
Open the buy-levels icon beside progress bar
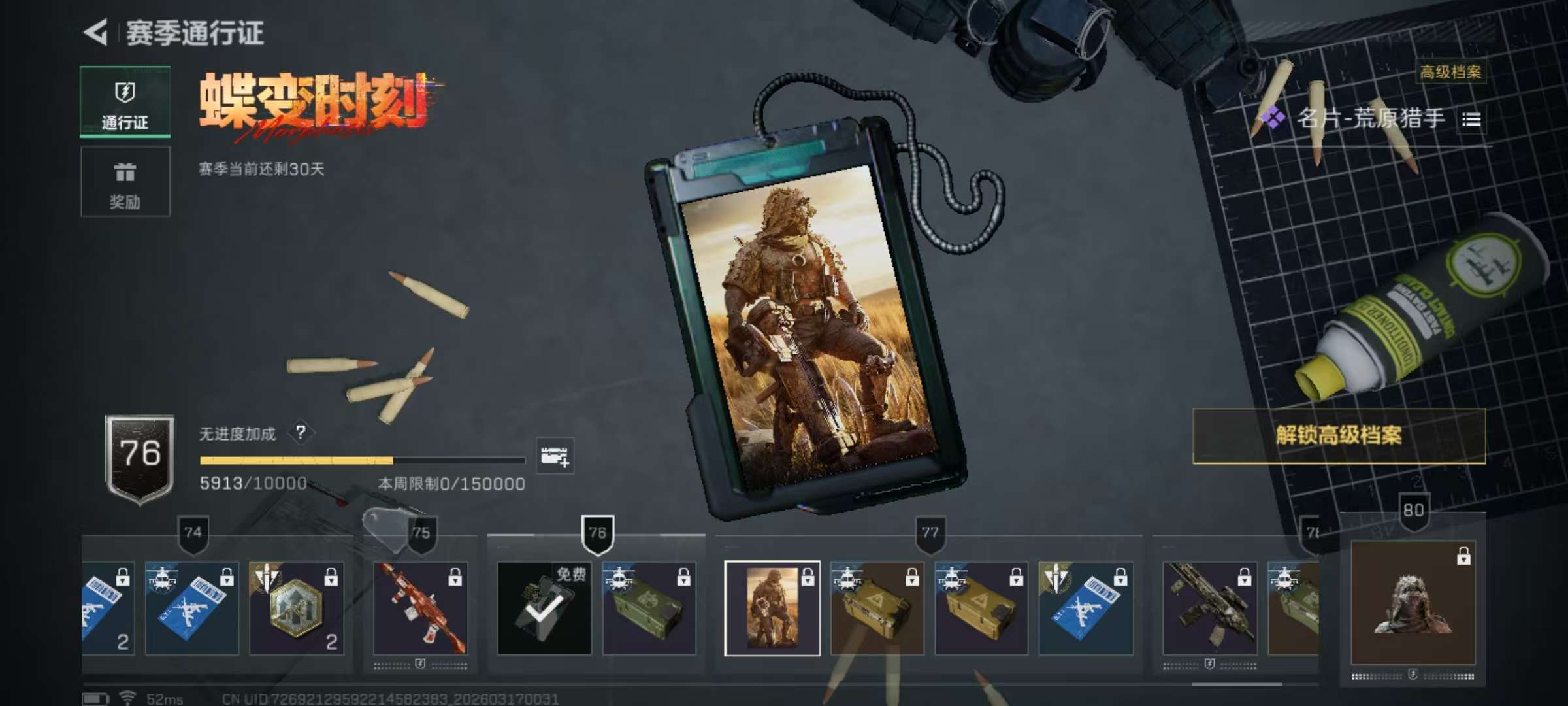tap(555, 456)
